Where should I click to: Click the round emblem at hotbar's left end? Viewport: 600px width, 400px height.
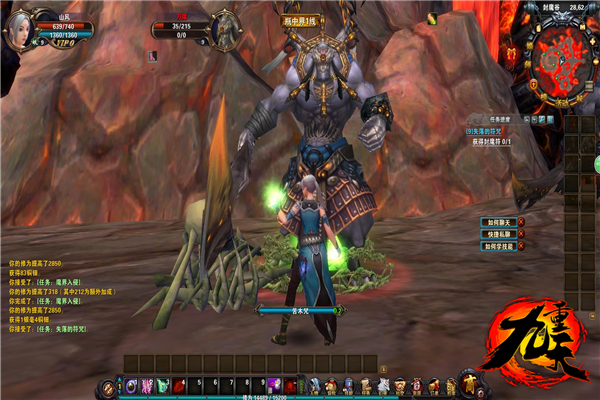[x=107, y=386]
